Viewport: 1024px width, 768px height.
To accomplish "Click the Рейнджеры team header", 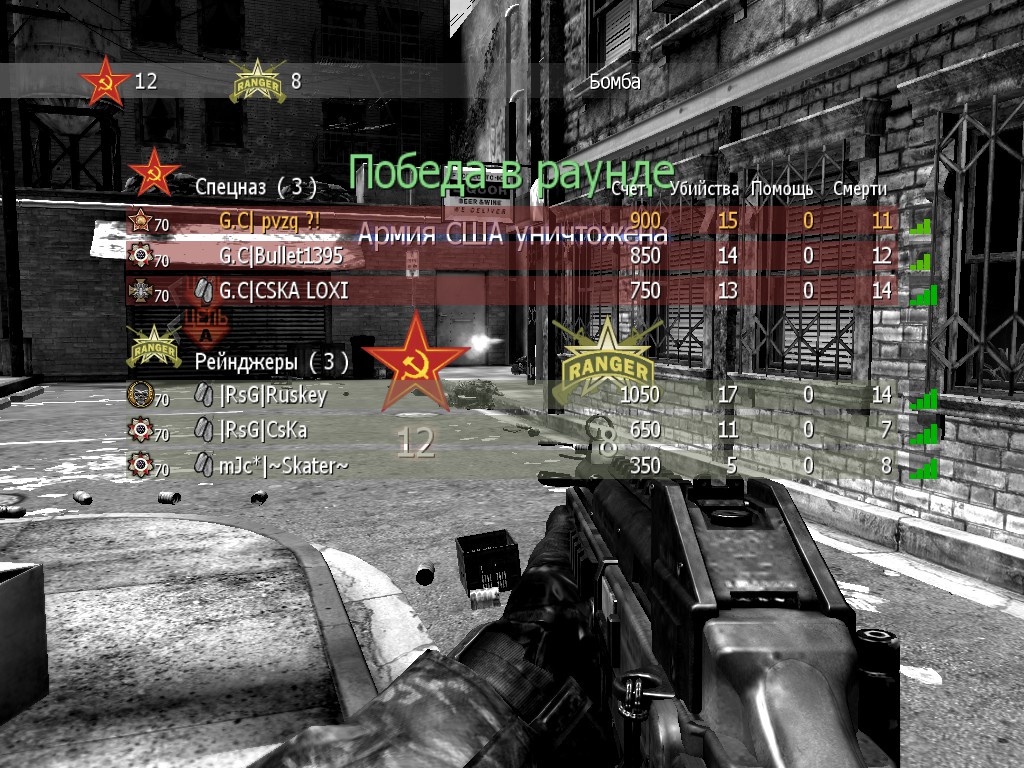I will 271,361.
